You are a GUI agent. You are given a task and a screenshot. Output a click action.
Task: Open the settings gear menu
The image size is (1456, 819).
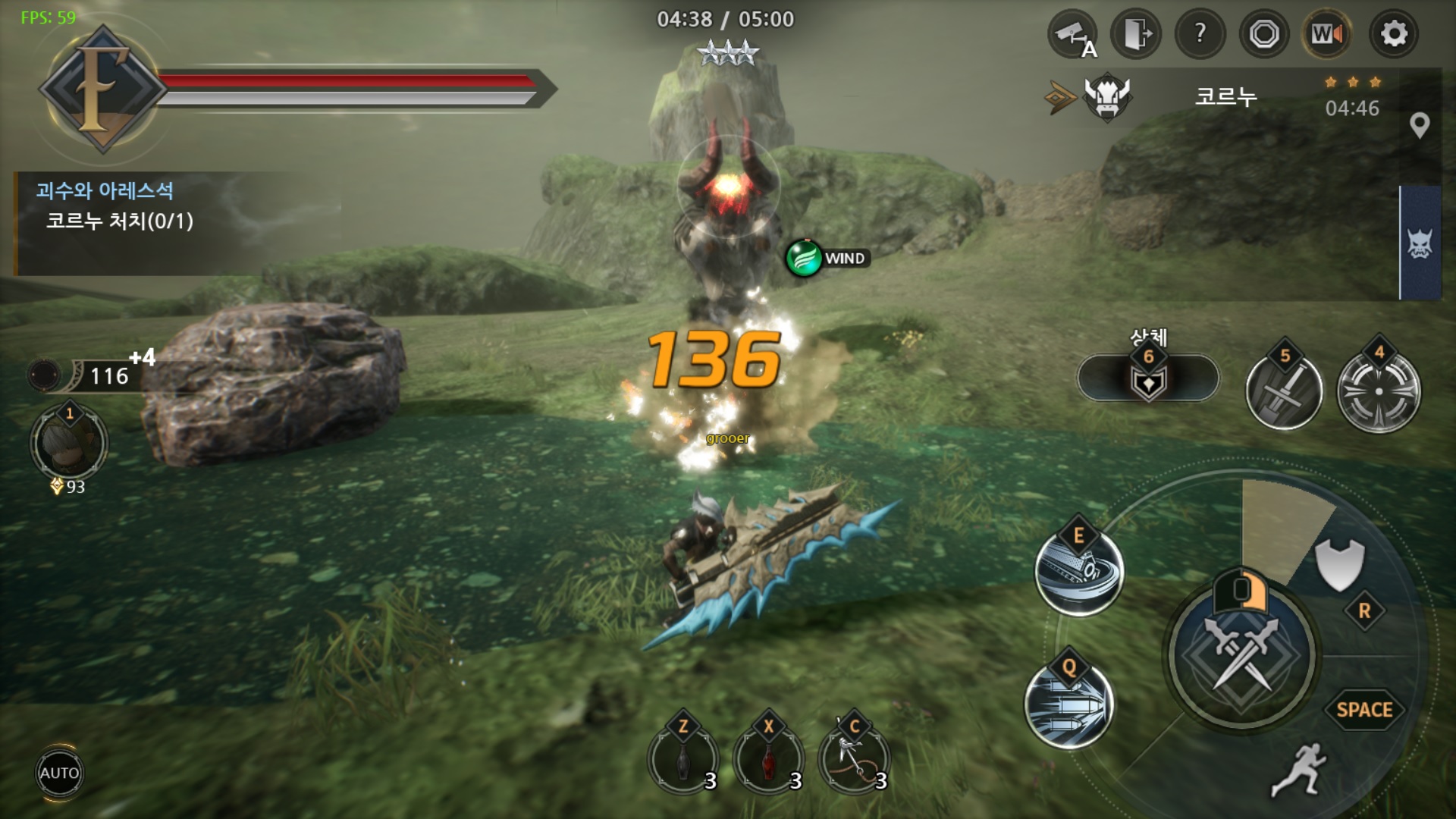[1394, 34]
